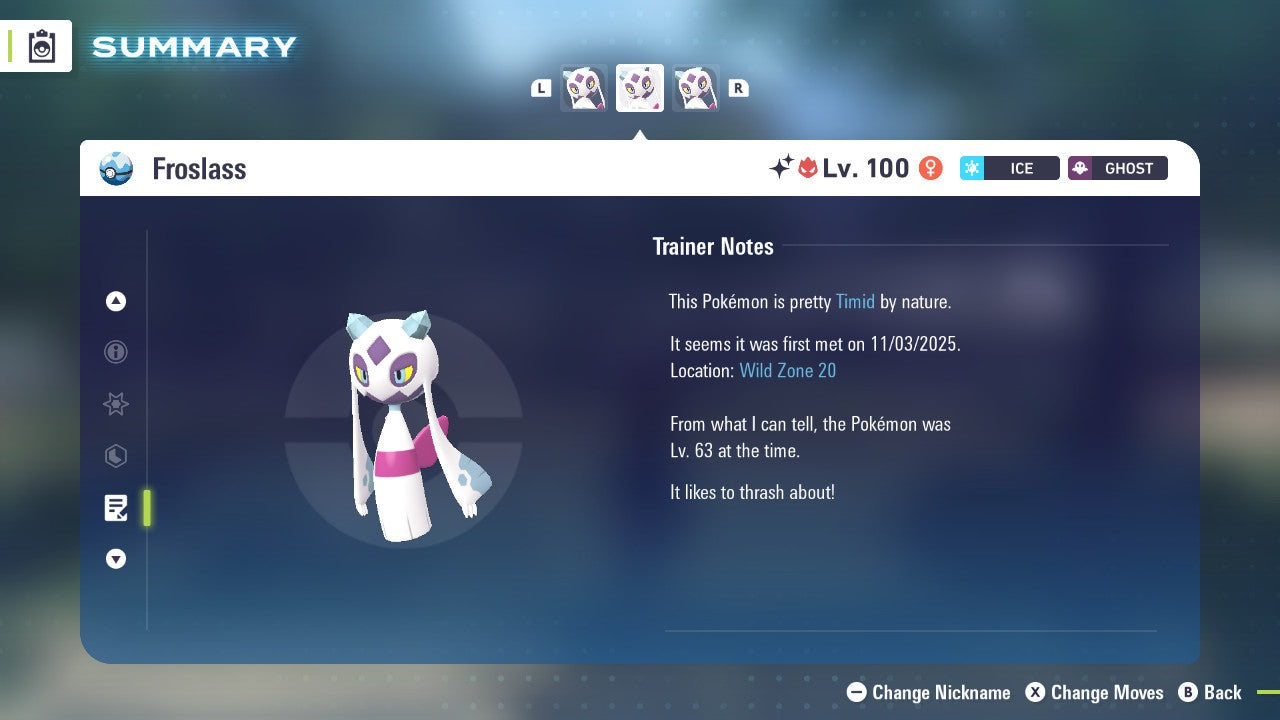Select the stats hexagon icon in the sidebar
1280x720 pixels.
pos(115,456)
